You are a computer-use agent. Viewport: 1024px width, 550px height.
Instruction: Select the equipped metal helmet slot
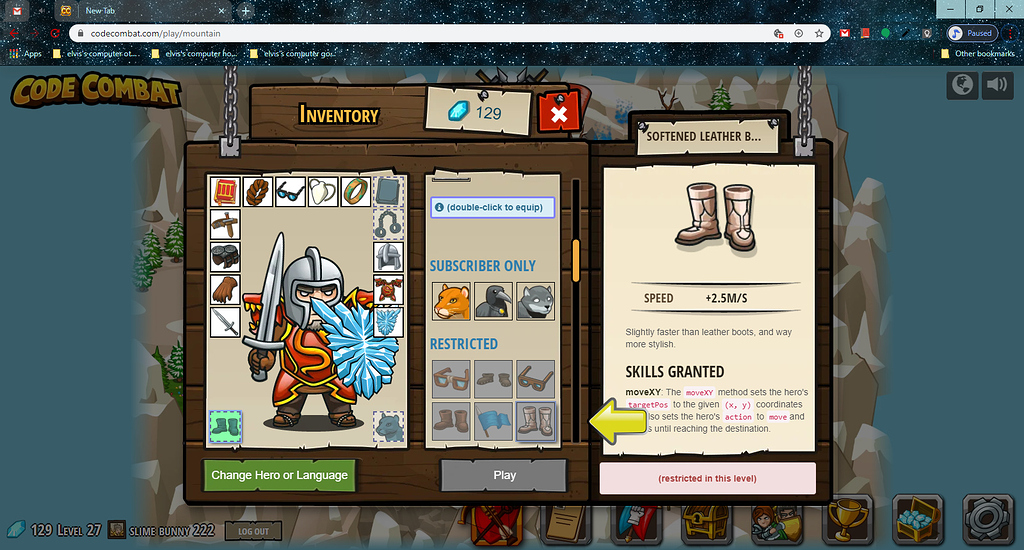coord(388,257)
